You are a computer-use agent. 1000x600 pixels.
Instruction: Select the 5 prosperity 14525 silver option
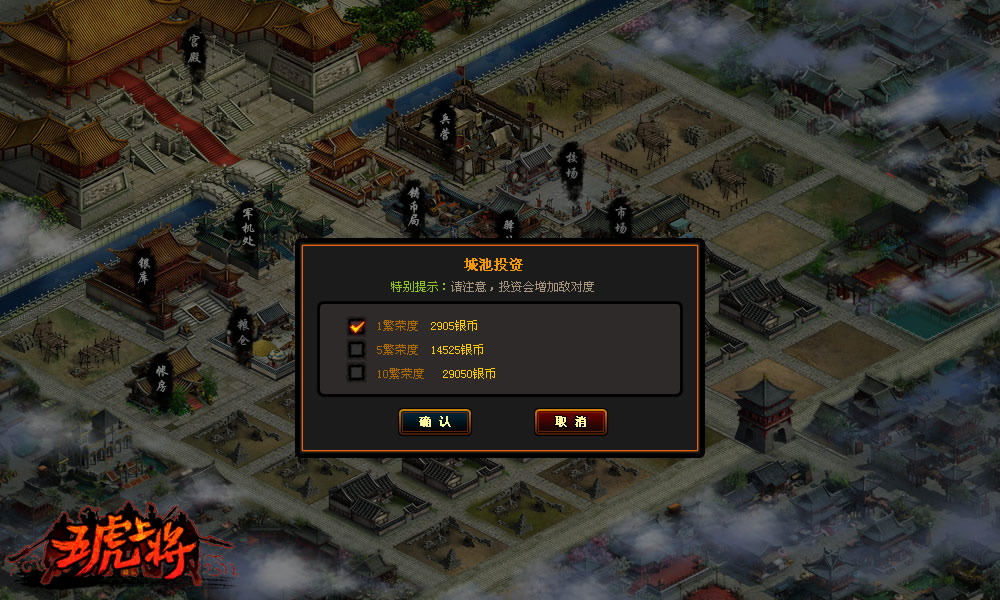click(356, 350)
